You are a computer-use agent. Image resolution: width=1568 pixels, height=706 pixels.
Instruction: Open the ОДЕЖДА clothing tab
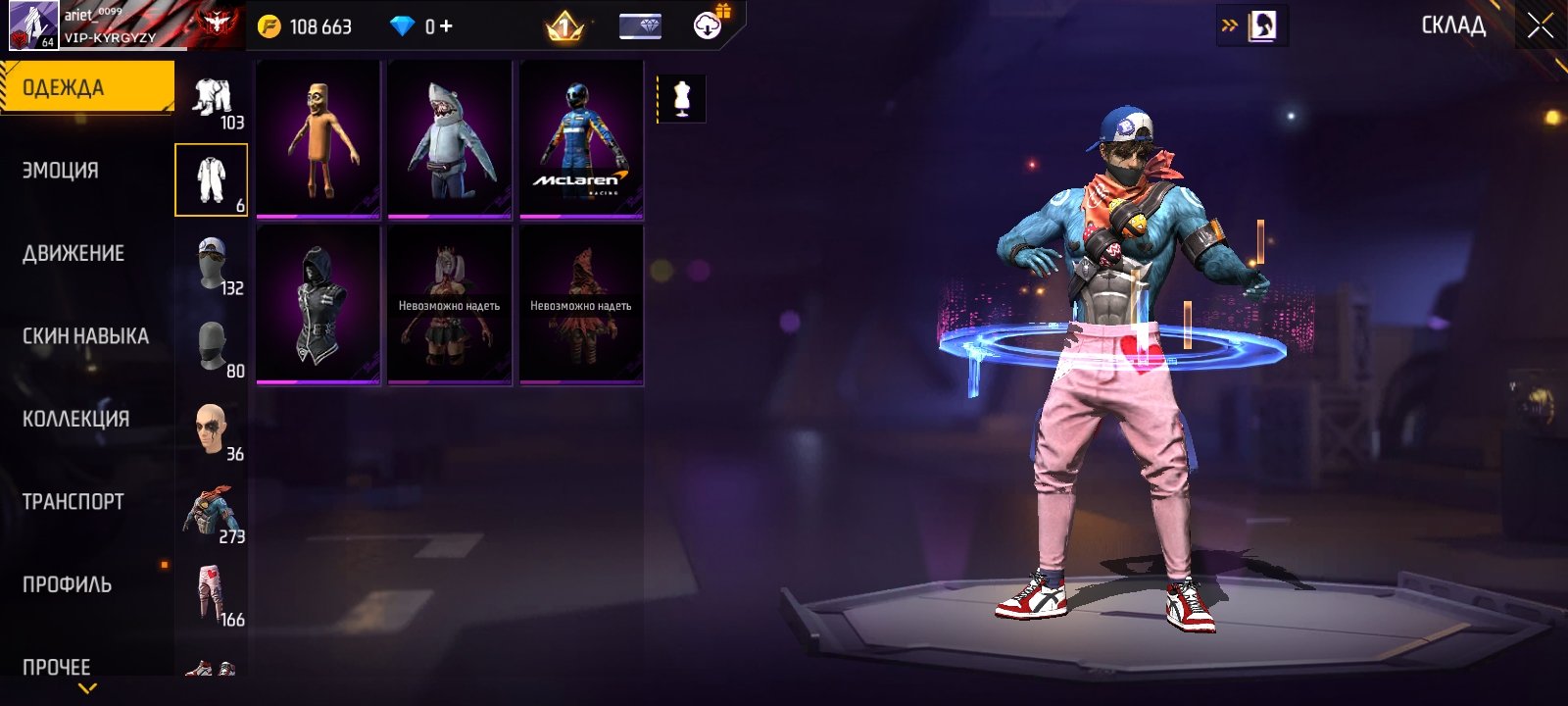[86, 87]
